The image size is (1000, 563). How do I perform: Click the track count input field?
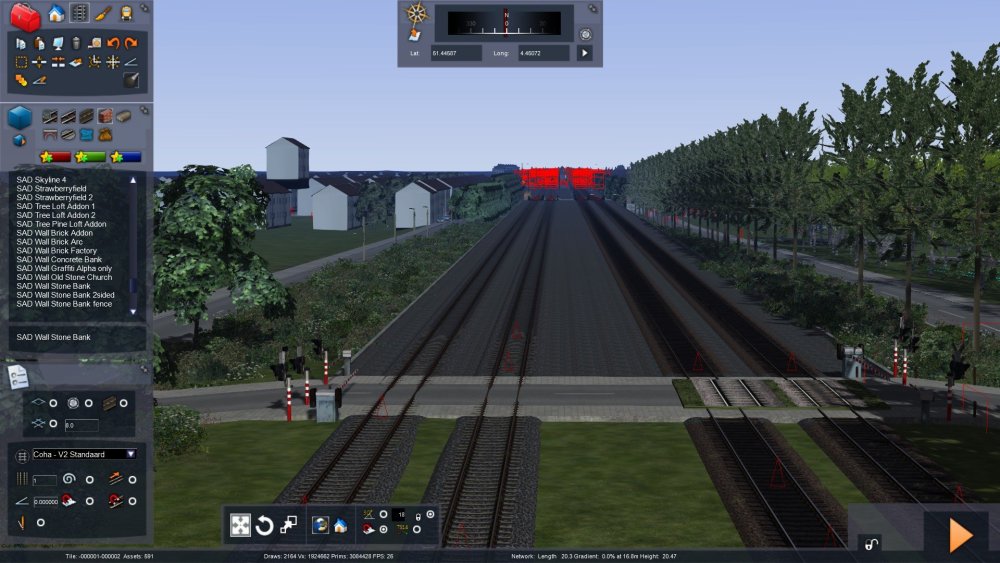(x=44, y=481)
